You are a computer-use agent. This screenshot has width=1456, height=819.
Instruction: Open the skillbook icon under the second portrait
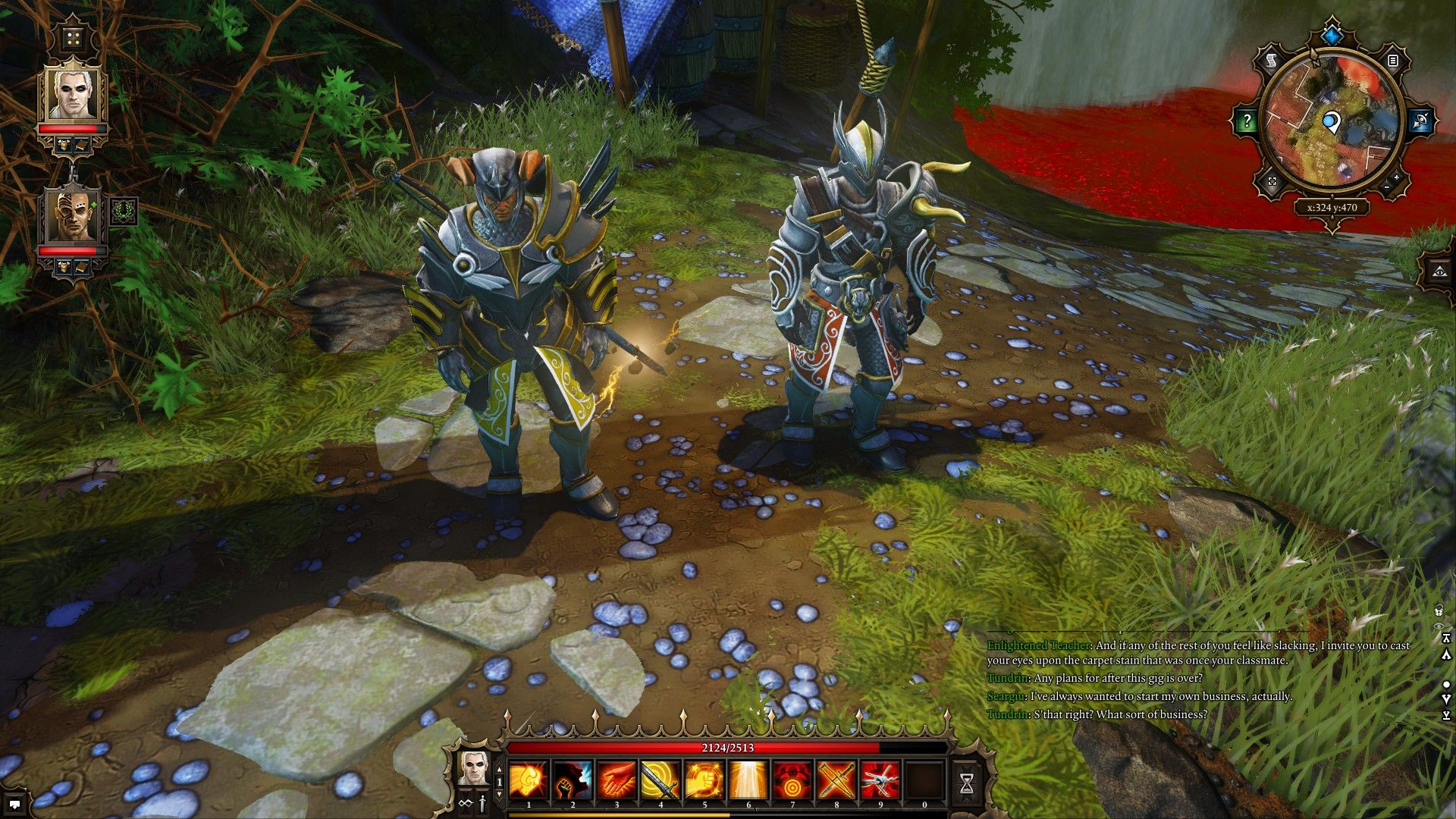click(x=82, y=267)
